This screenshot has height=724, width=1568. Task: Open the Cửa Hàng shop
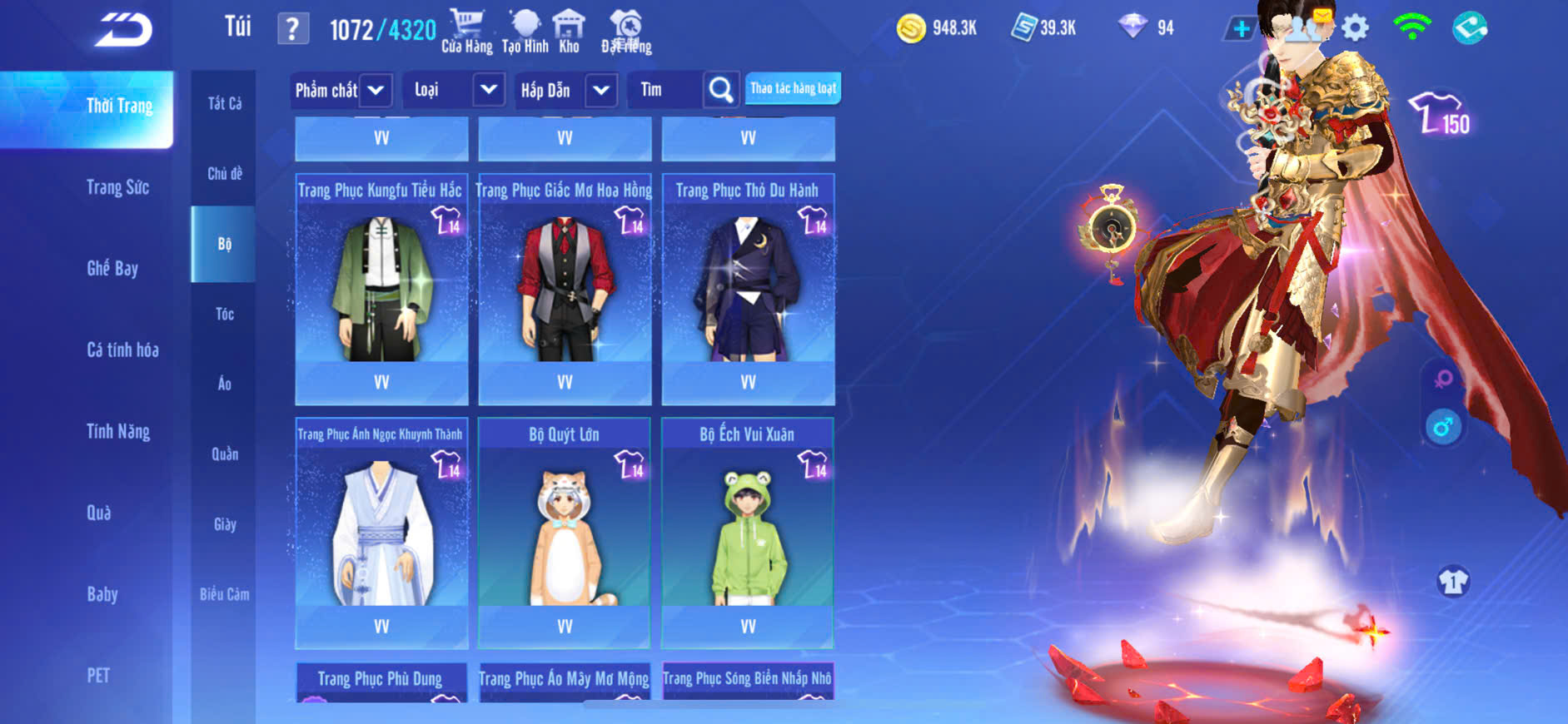point(466,32)
